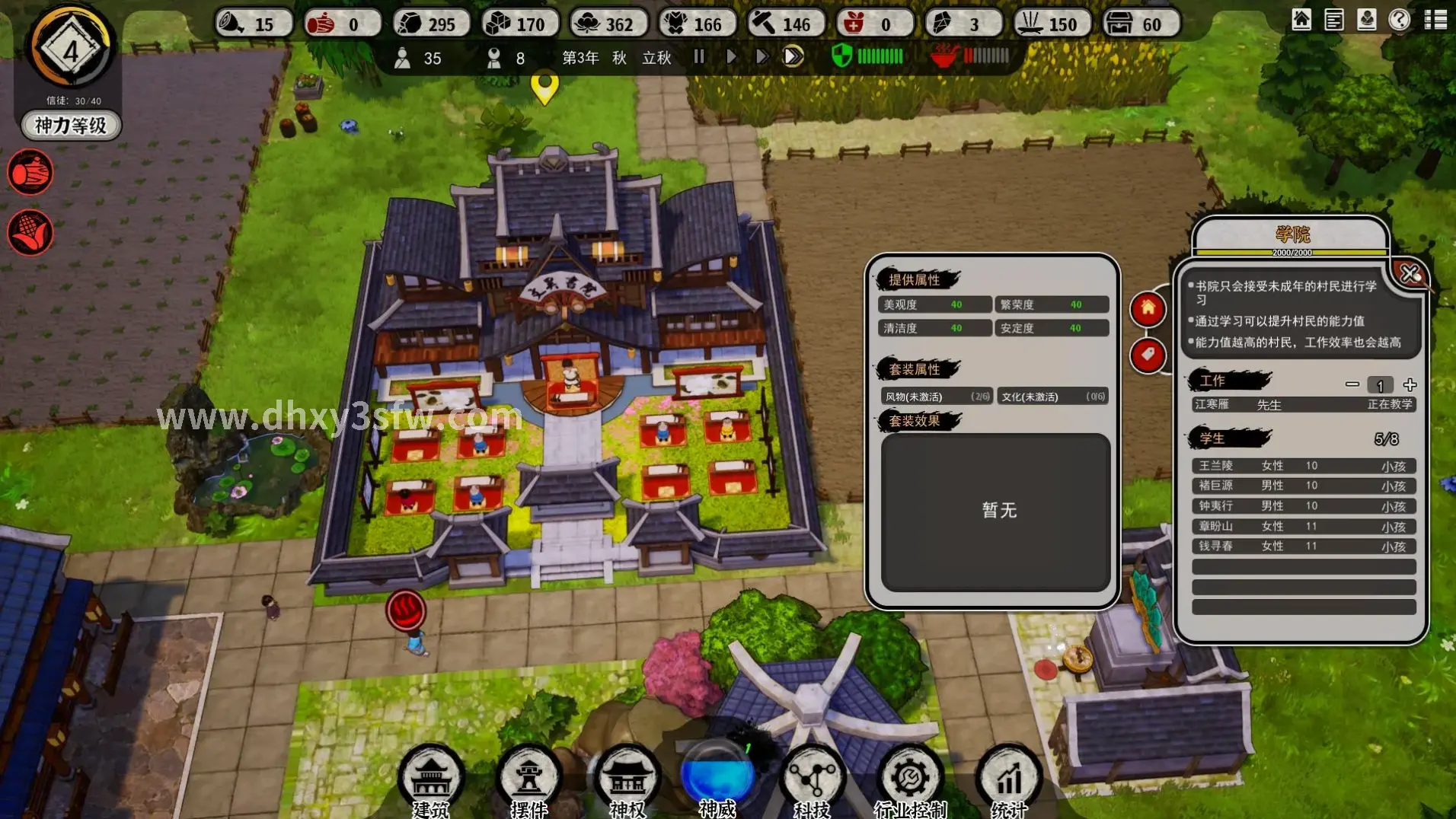Set game to fast-forward speed
This screenshot has width=1456, height=819.
point(762,56)
